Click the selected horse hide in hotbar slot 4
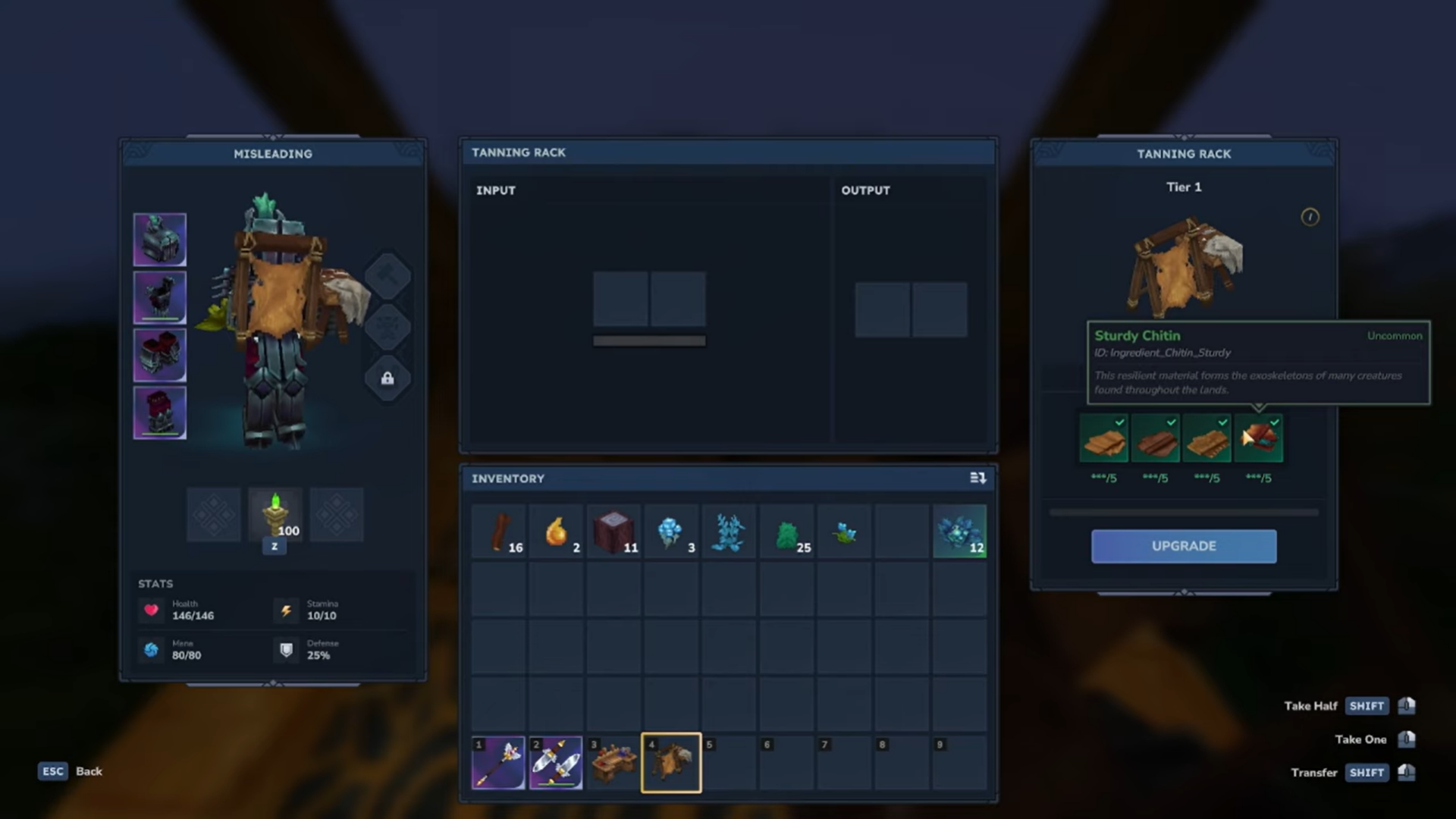Viewport: 1456px width, 819px height. click(670, 763)
